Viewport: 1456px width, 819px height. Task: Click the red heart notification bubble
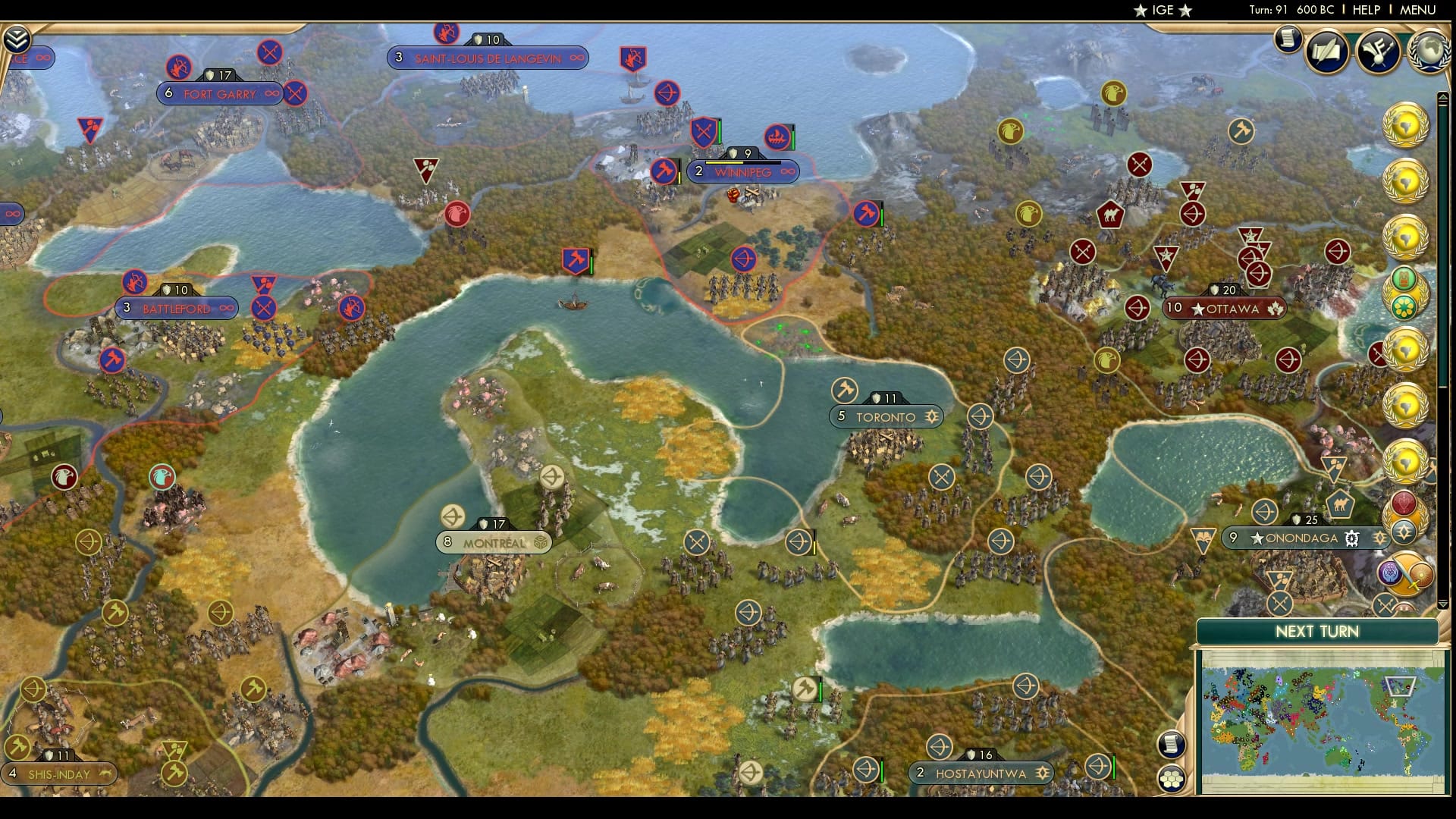tap(1403, 503)
